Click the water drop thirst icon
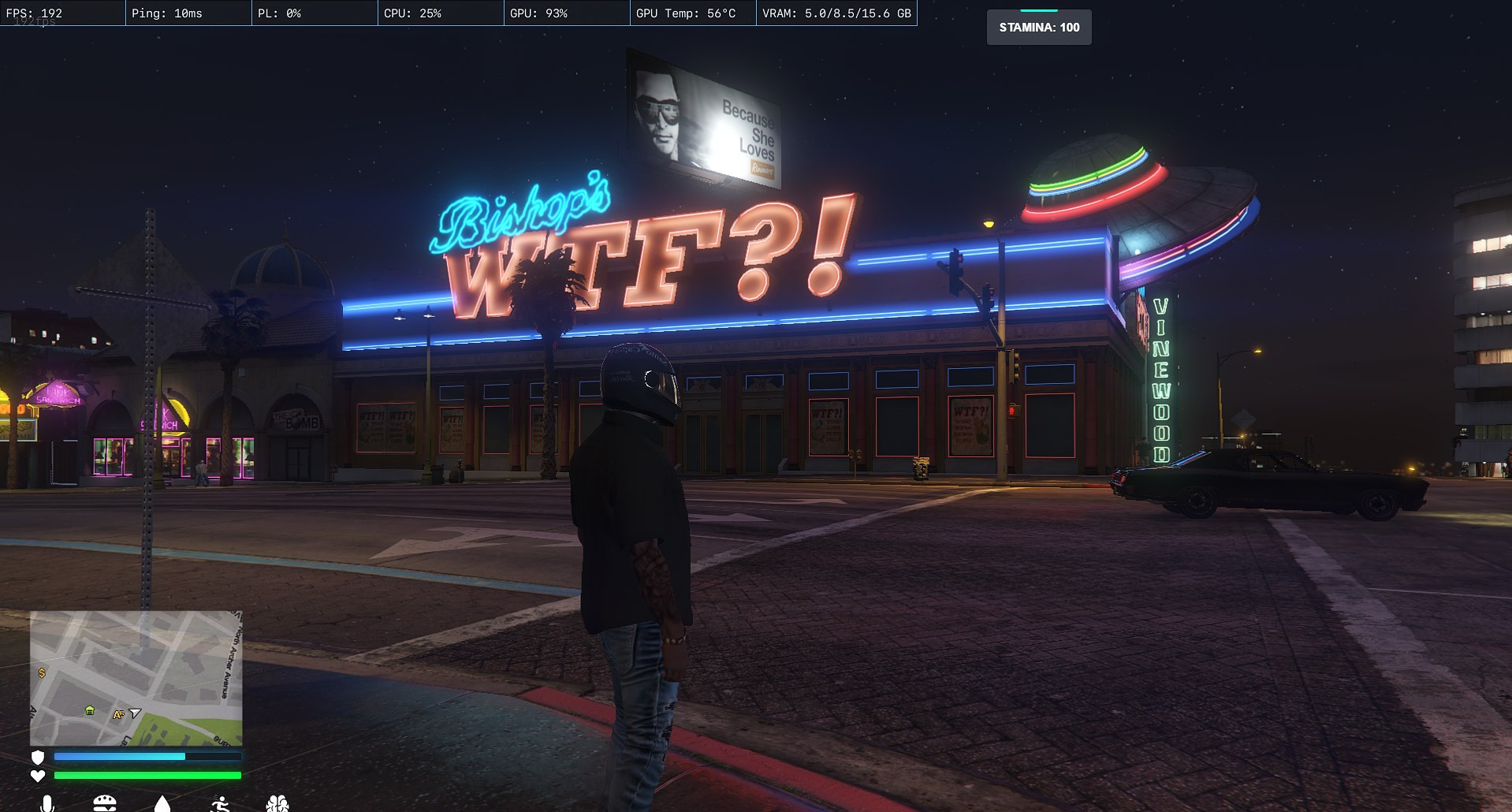 point(162,804)
